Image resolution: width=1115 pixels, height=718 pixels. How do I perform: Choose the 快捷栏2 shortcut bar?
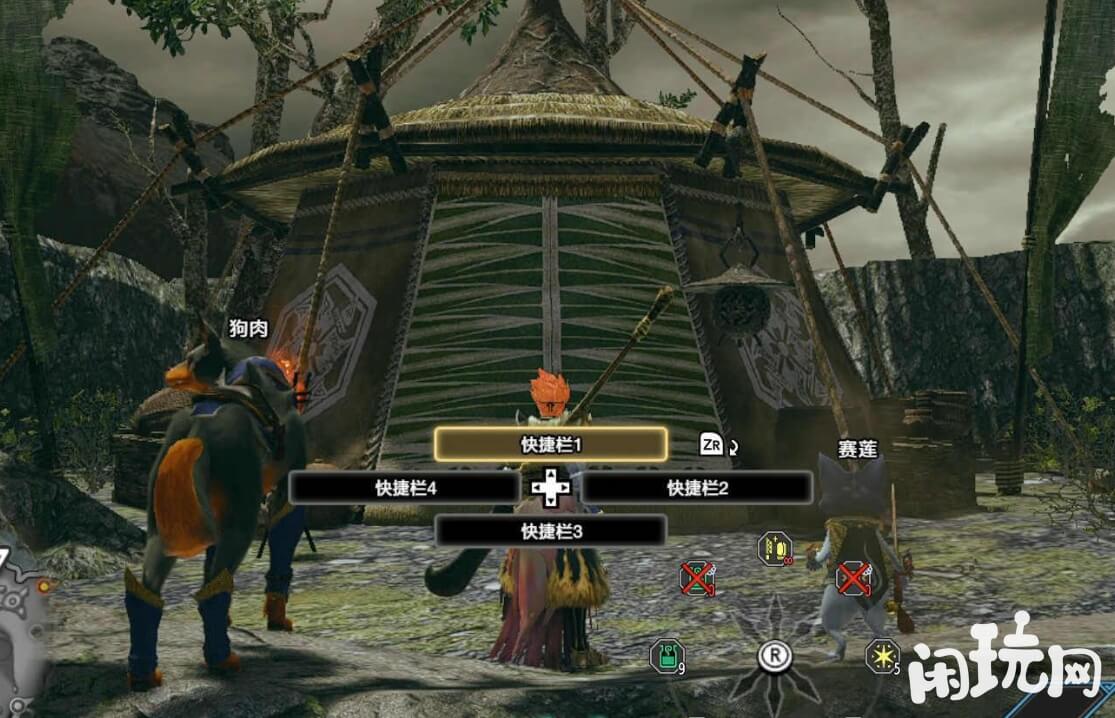697,488
